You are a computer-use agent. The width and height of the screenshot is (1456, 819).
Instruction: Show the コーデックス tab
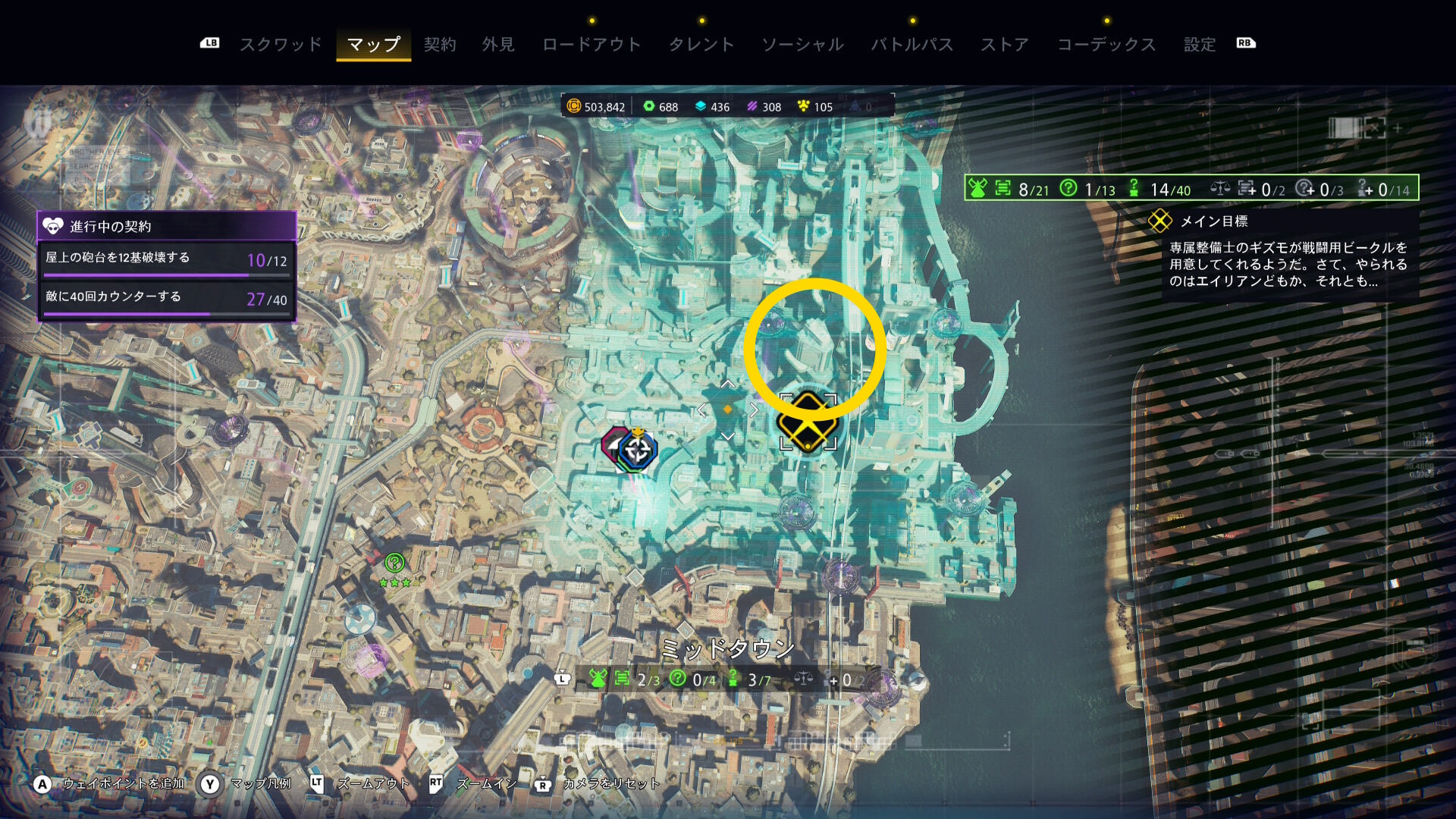click(1106, 45)
